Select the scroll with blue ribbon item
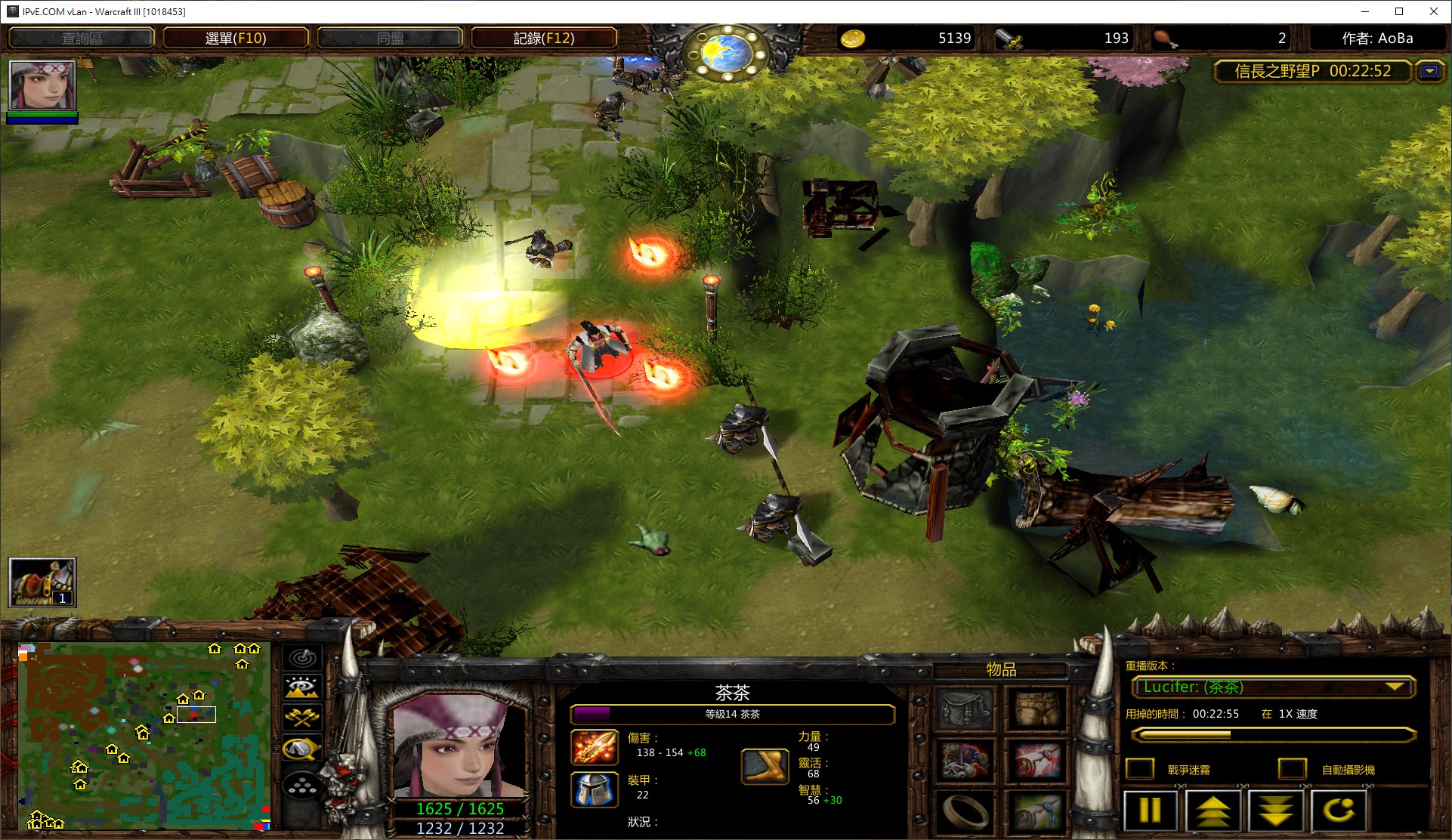 point(1037,812)
